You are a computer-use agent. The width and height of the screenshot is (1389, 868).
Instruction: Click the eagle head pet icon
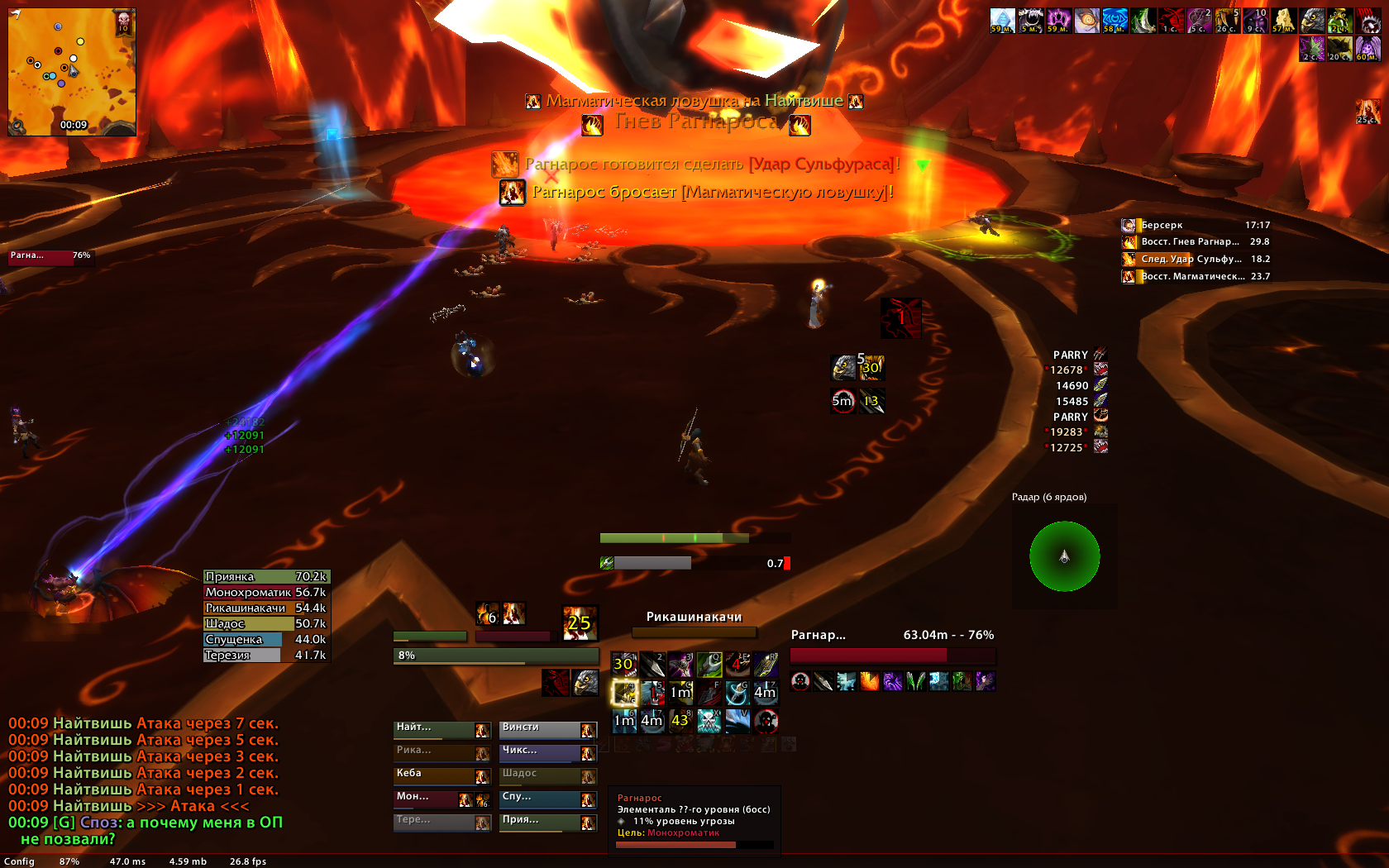point(585,683)
